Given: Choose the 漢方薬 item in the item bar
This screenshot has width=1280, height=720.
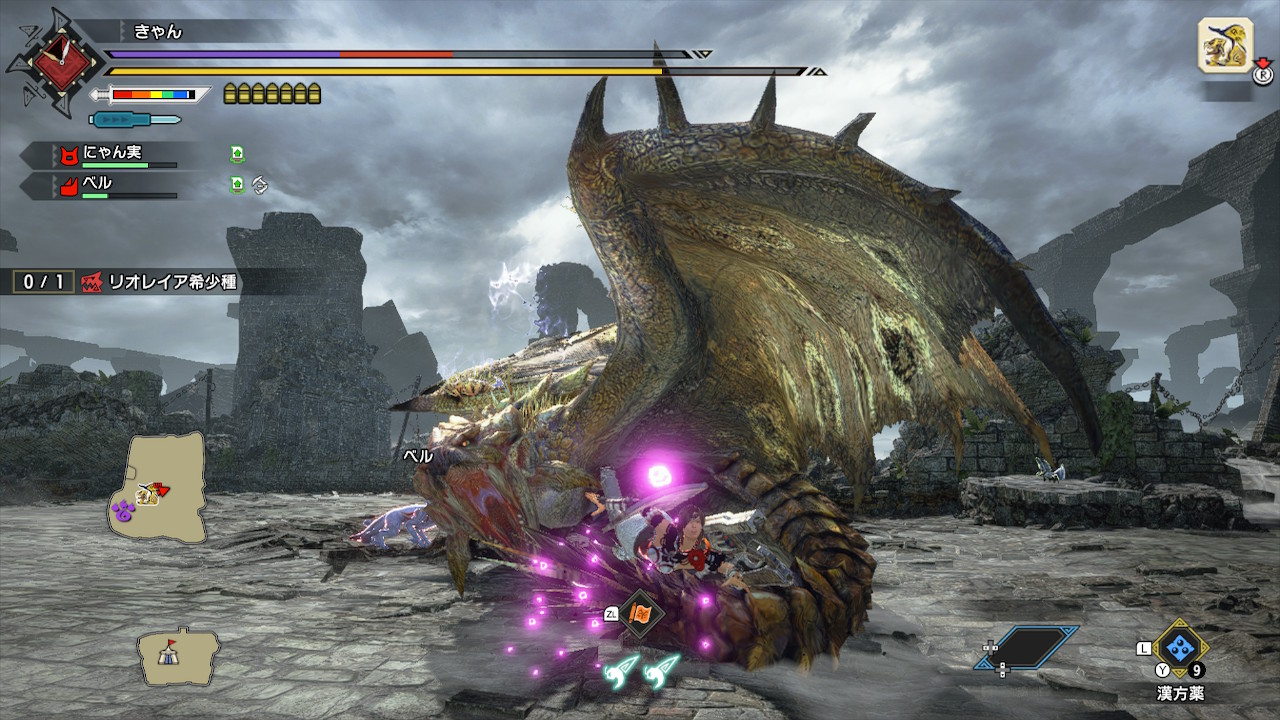Looking at the screenshot, I should (1180, 647).
